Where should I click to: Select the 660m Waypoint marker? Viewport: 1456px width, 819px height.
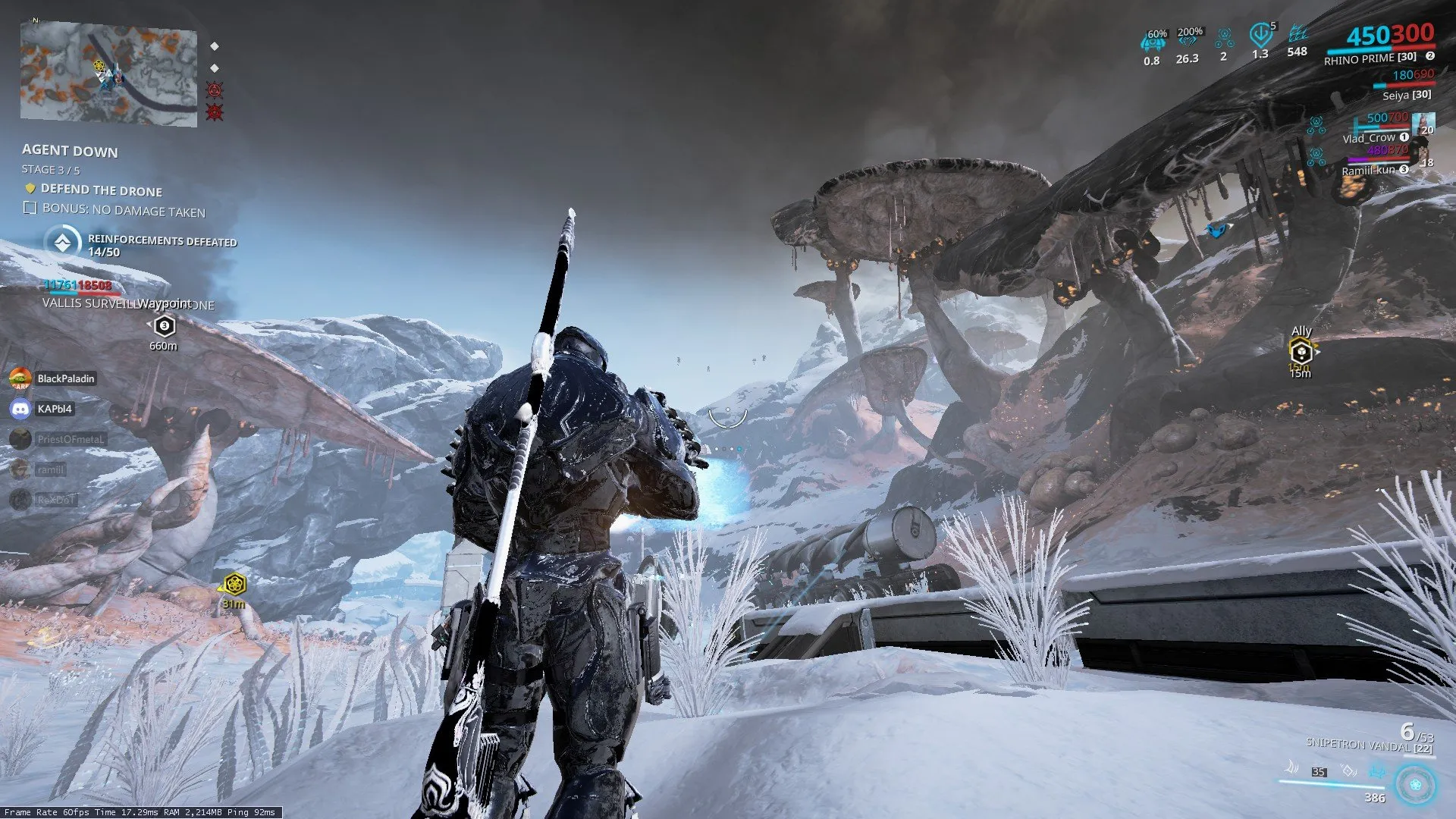[x=165, y=326]
